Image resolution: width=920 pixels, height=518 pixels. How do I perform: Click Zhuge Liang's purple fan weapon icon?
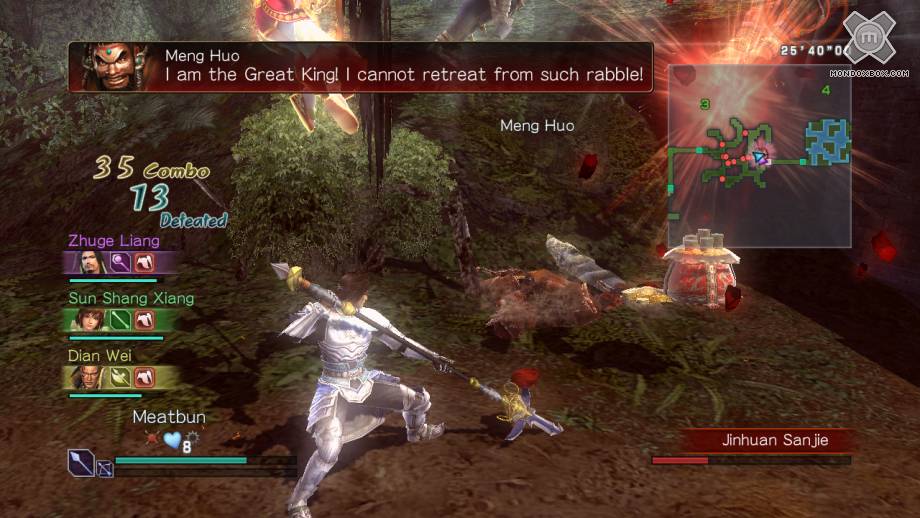(x=120, y=262)
